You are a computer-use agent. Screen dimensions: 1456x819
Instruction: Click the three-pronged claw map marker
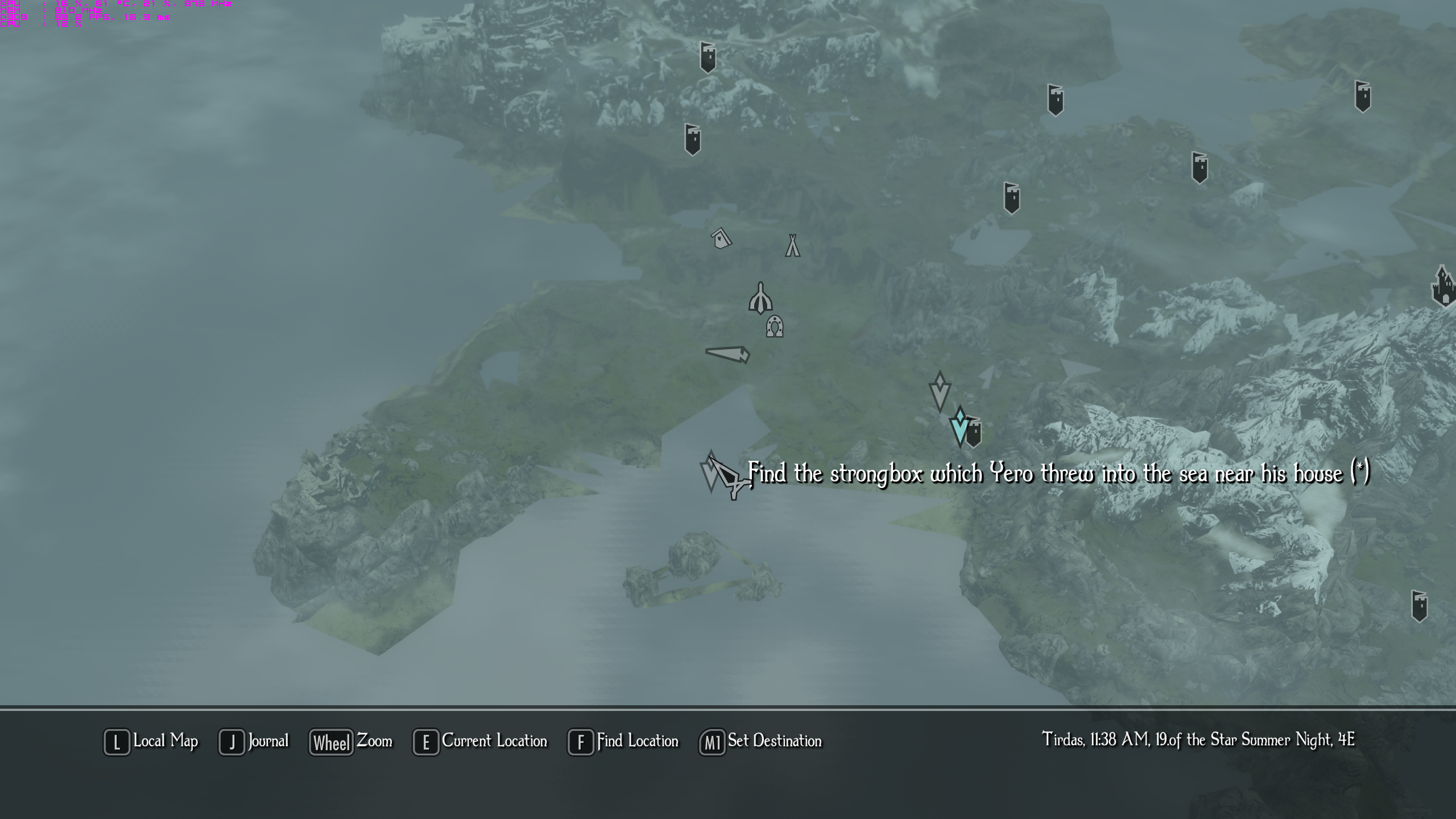(760, 299)
